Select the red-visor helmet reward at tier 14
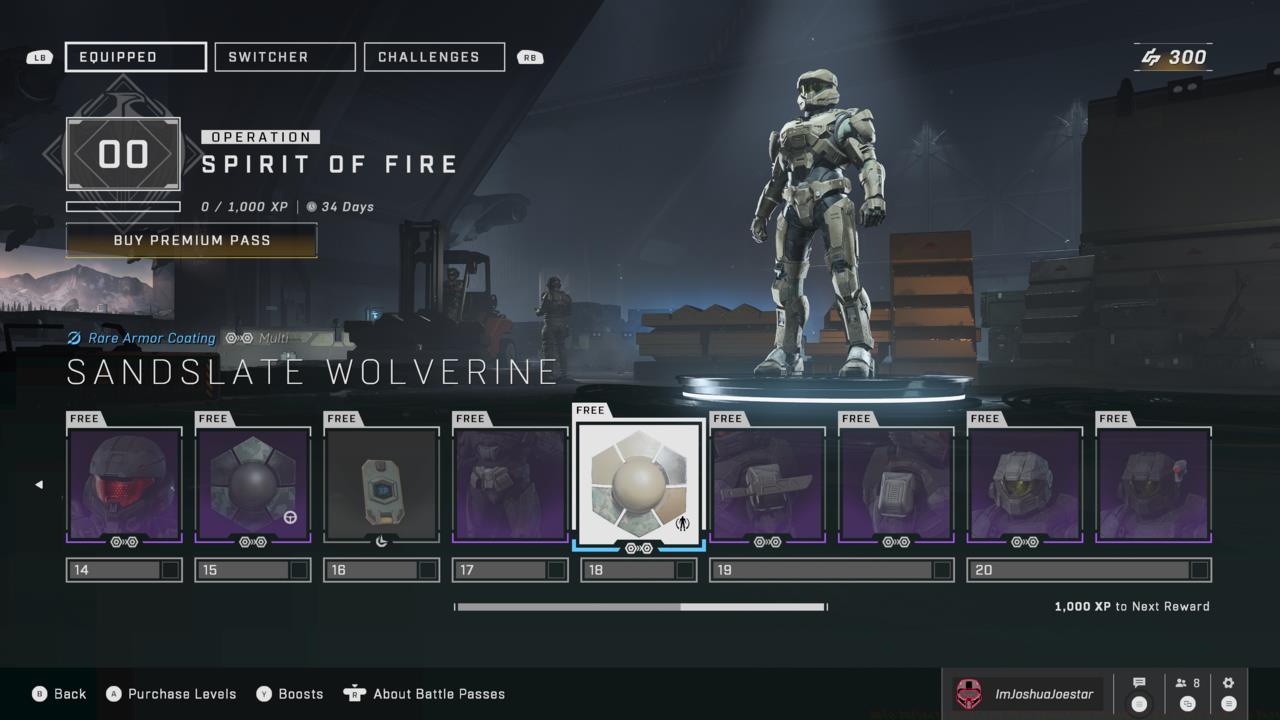The width and height of the screenshot is (1280, 720). [x=124, y=483]
